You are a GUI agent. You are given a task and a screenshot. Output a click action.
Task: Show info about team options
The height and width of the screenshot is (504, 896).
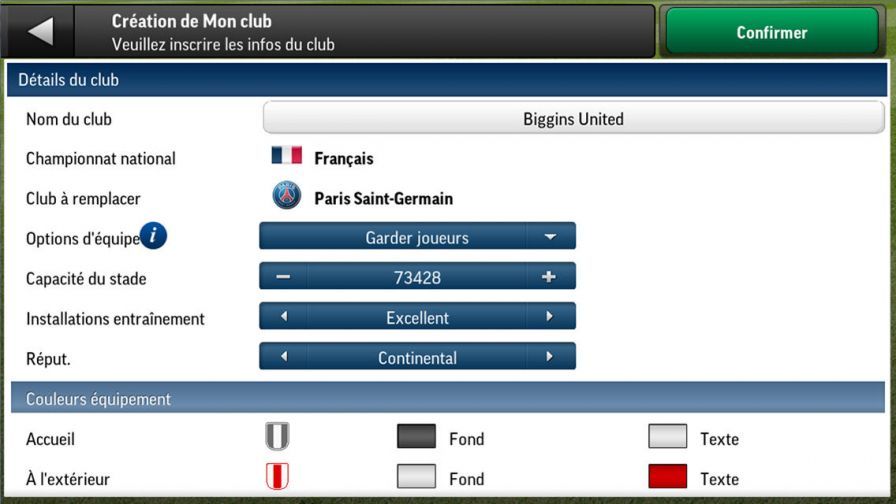point(153,237)
